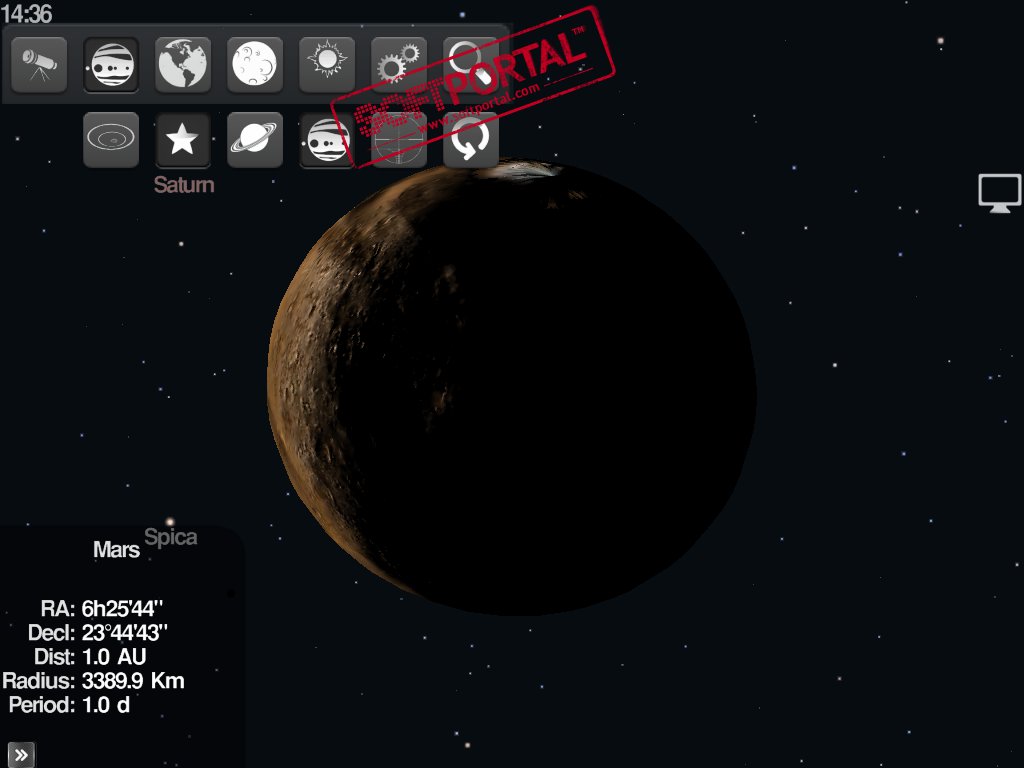Expand the Mars info panel arrows
The height and width of the screenshot is (768, 1024).
pyautogui.click(x=21, y=754)
